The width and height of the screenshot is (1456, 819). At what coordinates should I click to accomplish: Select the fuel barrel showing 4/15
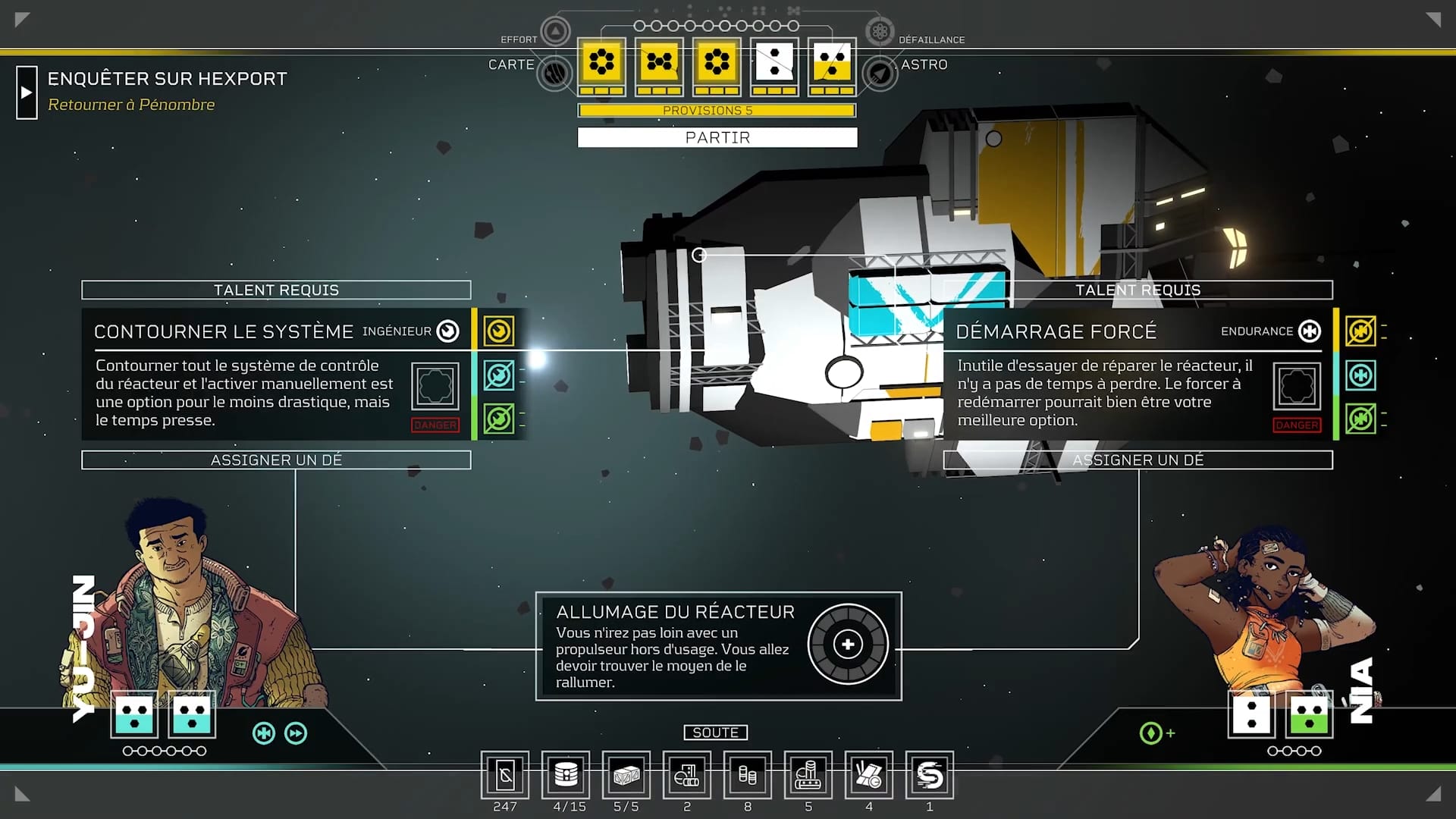[566, 775]
